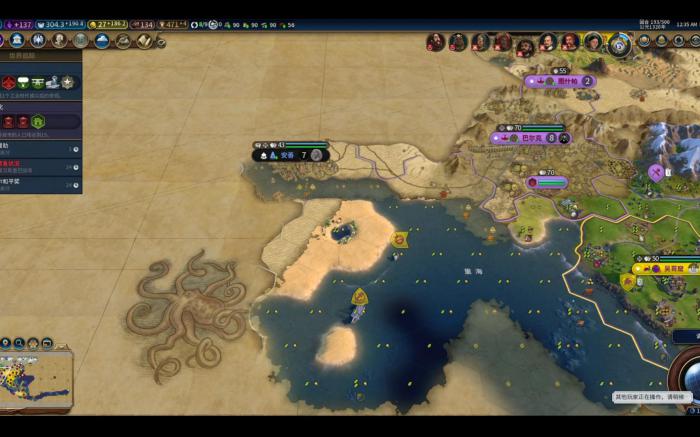Select the city banner labeled 巴尔克

pos(534,138)
